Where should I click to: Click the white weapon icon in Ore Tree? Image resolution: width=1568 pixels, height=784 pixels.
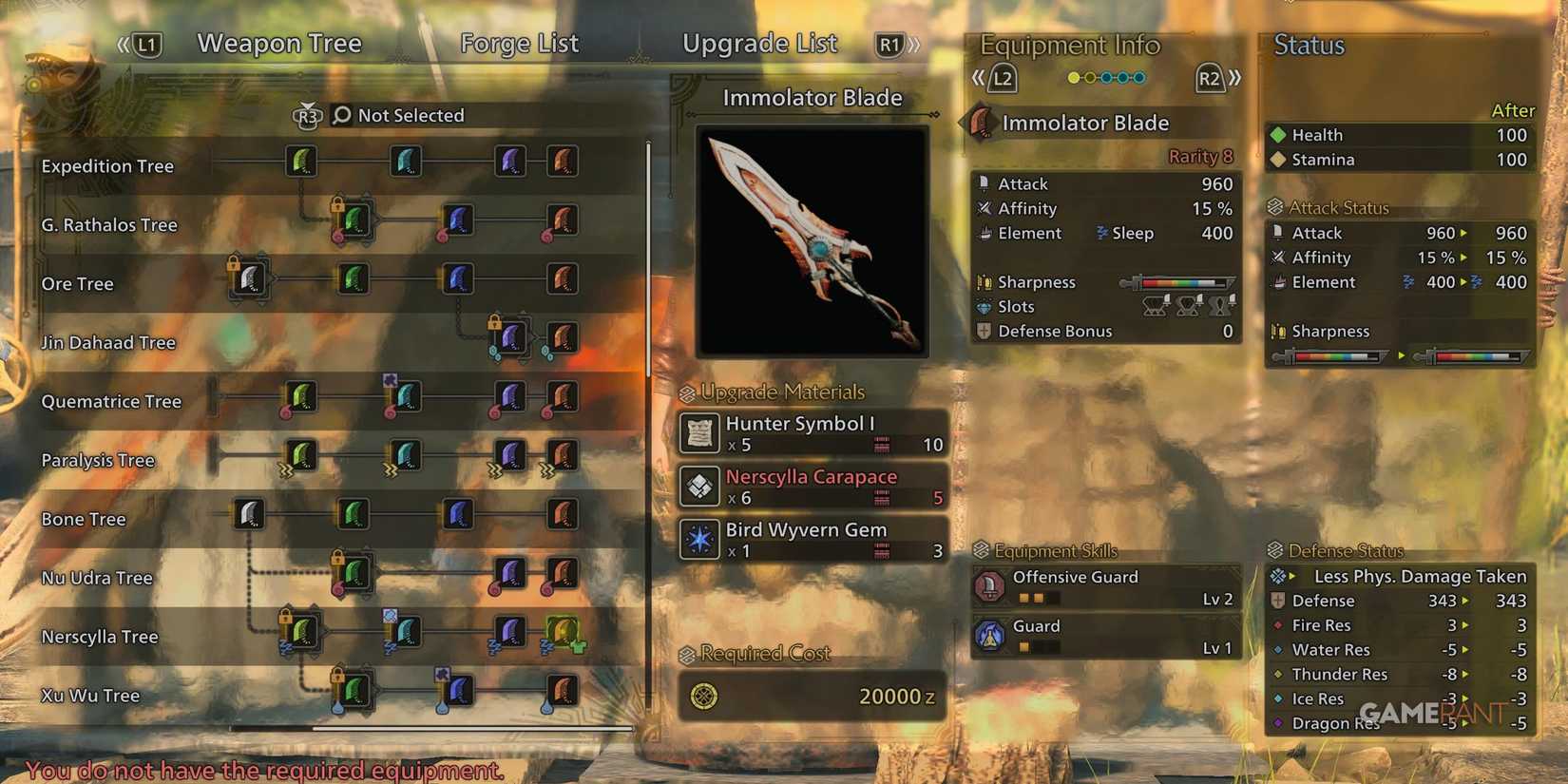click(249, 278)
